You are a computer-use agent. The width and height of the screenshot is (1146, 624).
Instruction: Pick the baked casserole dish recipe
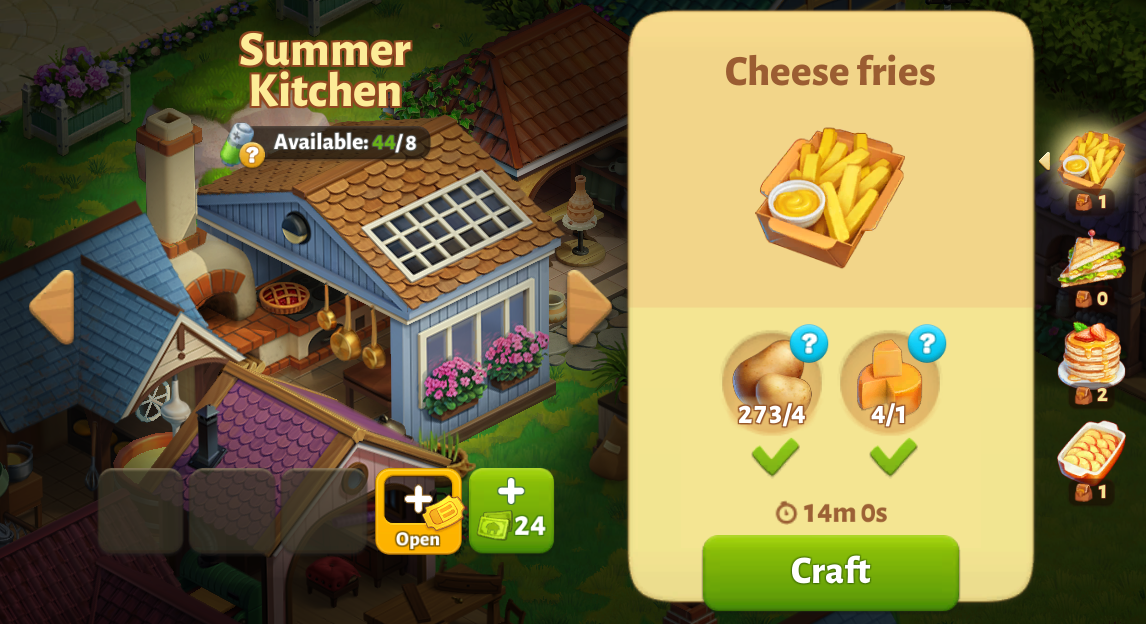(1091, 451)
